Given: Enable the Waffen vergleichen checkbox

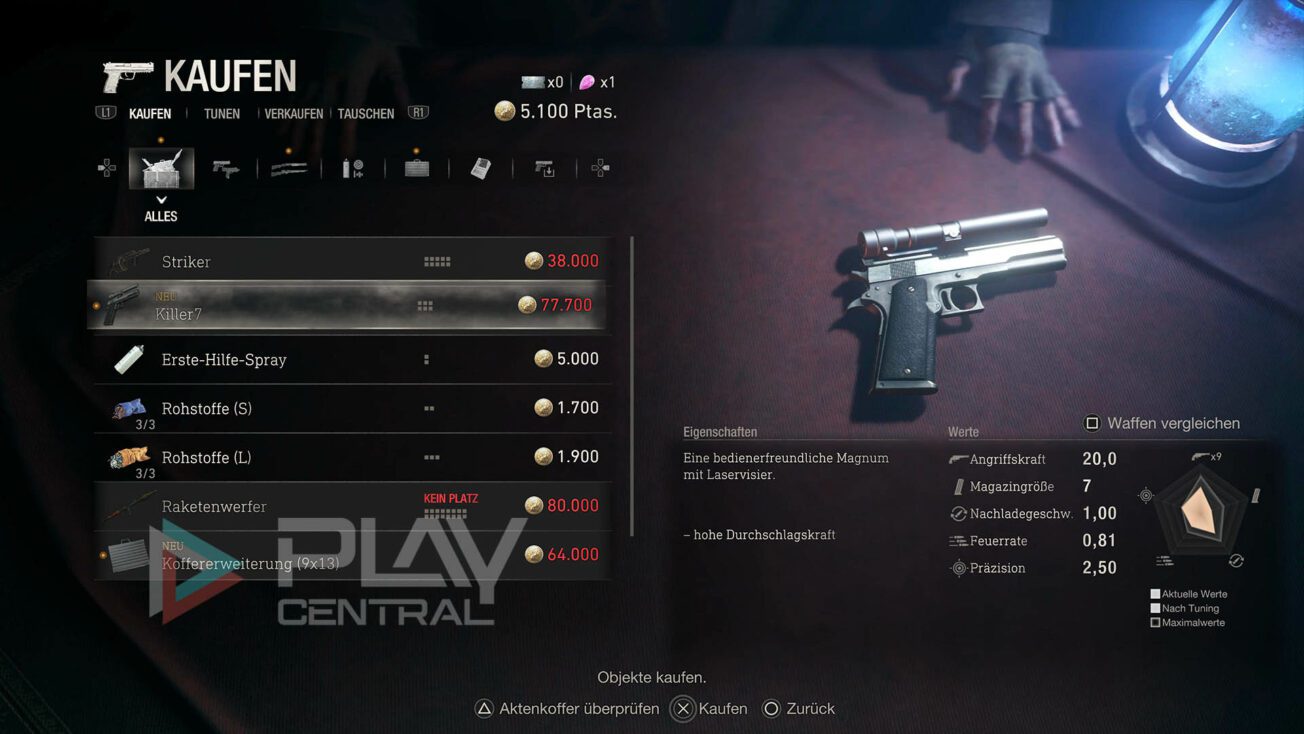Looking at the screenshot, I should 1091,423.
